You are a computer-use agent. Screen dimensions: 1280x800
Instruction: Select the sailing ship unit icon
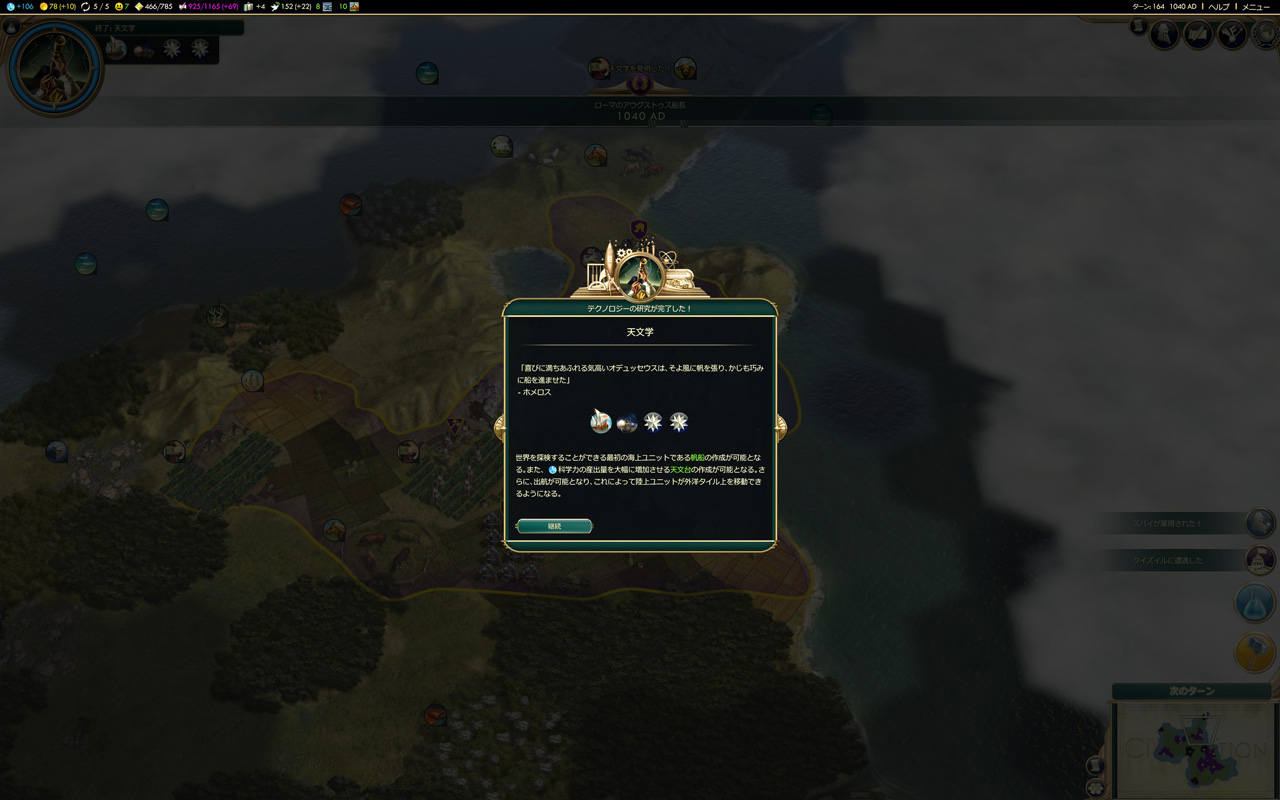[x=601, y=422]
